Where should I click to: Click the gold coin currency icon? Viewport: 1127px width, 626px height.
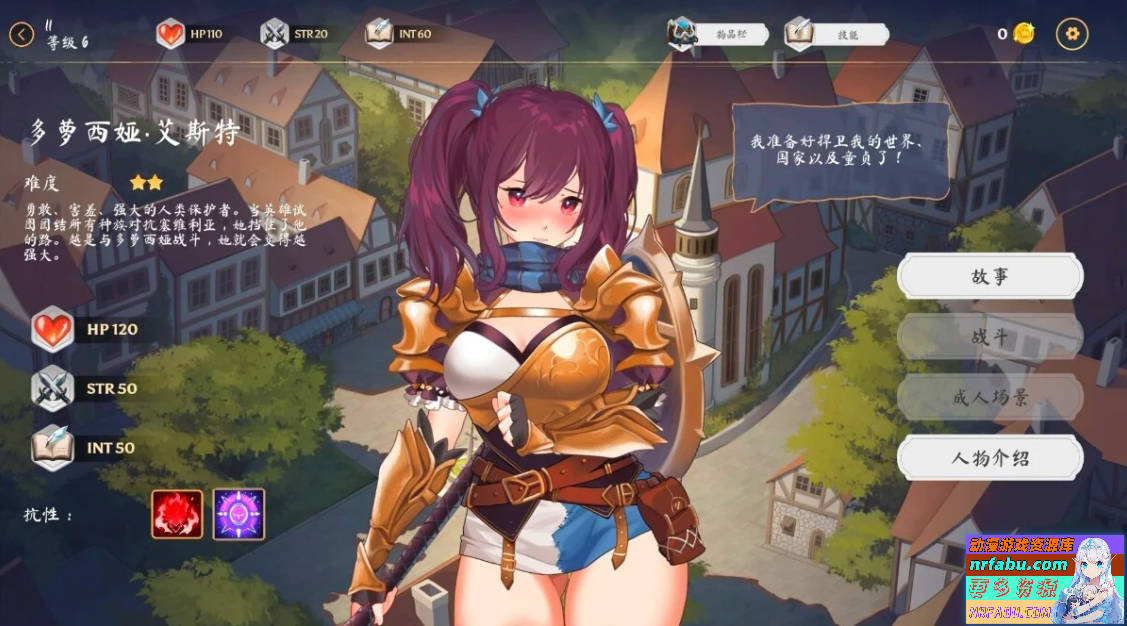pyautogui.click(x=1023, y=34)
